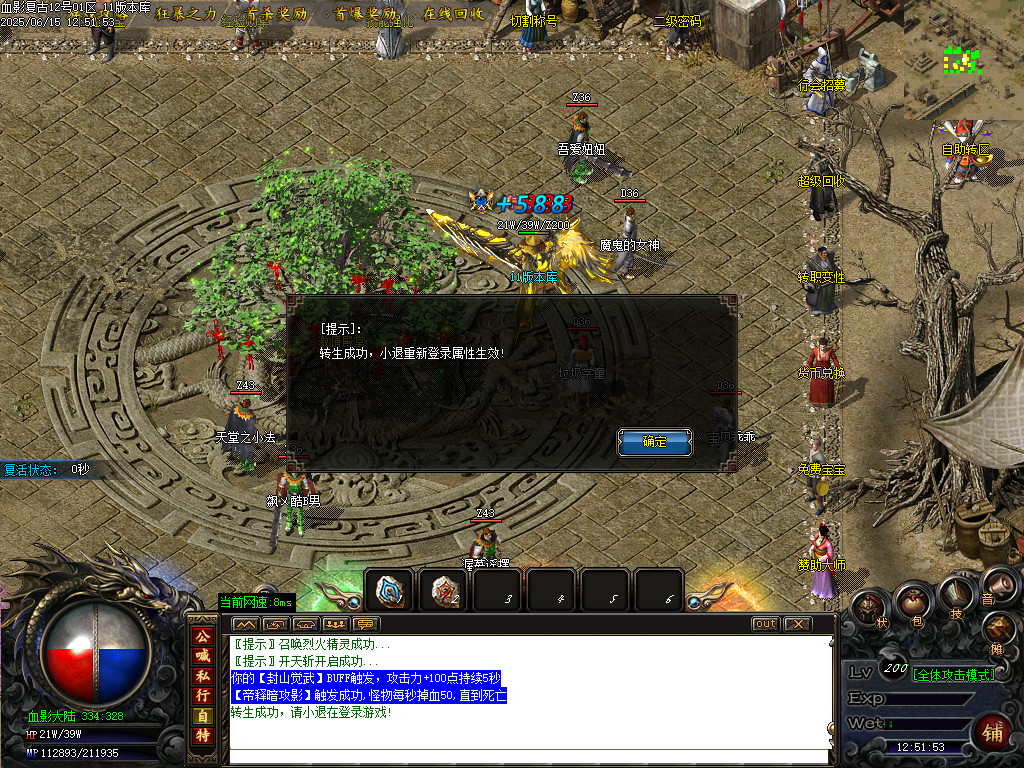Switch chat to the 喊 shout channel
Image resolution: width=1024 pixels, height=768 pixels.
pos(203,655)
